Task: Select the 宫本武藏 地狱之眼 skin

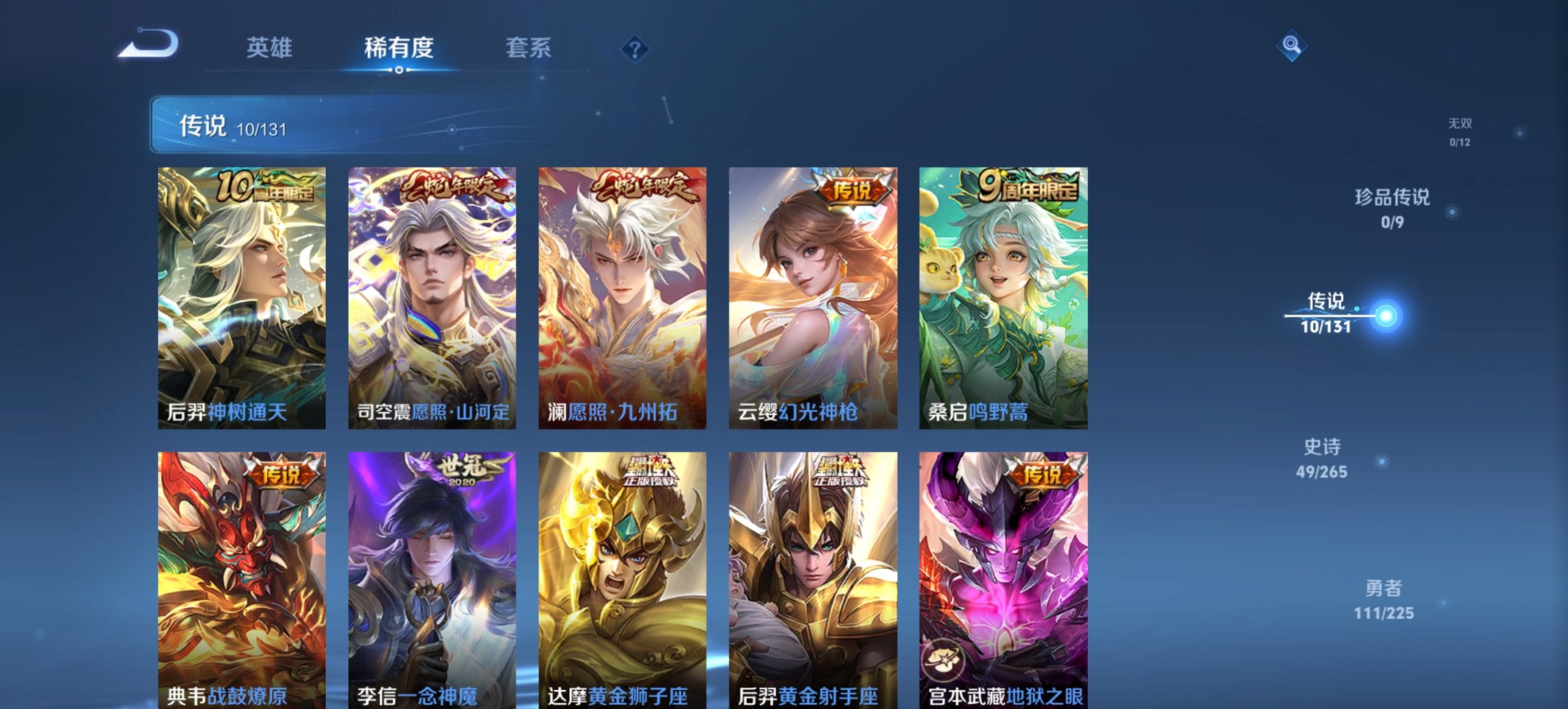Action: [1001, 574]
